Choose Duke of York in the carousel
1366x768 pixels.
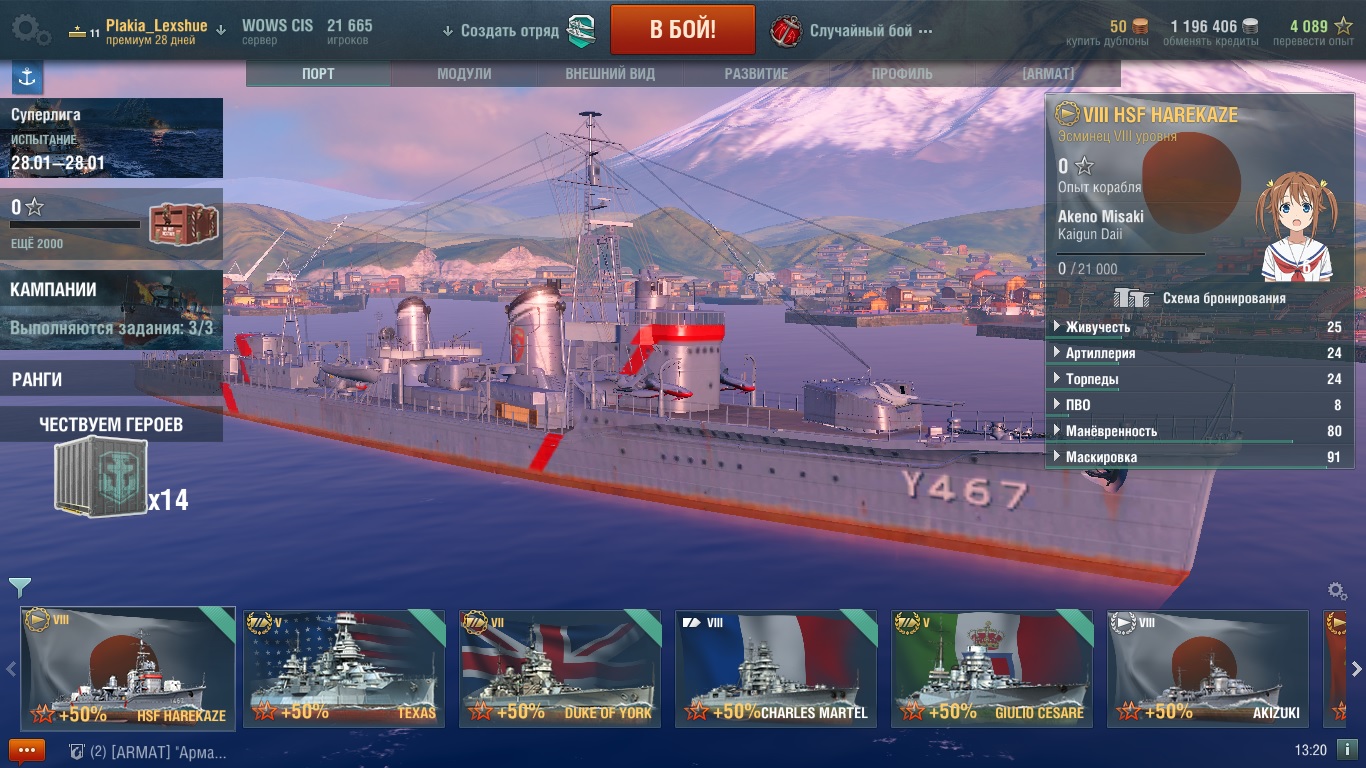pos(560,668)
